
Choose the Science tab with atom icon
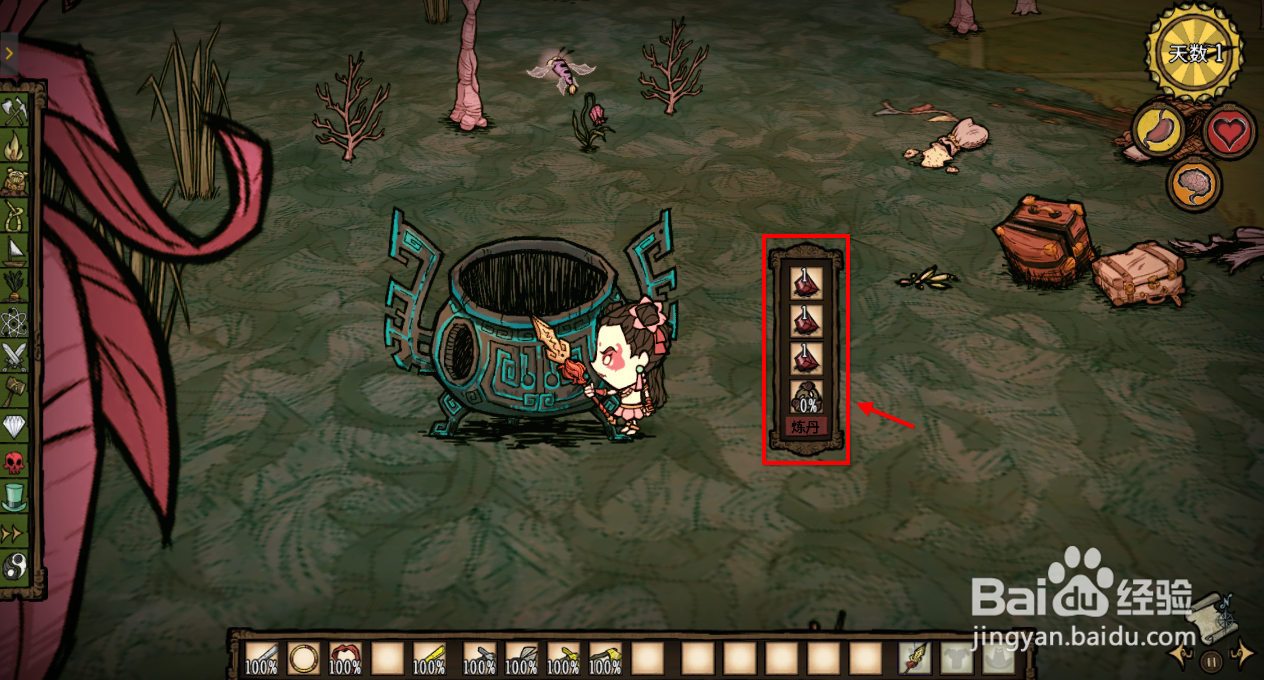pos(15,320)
